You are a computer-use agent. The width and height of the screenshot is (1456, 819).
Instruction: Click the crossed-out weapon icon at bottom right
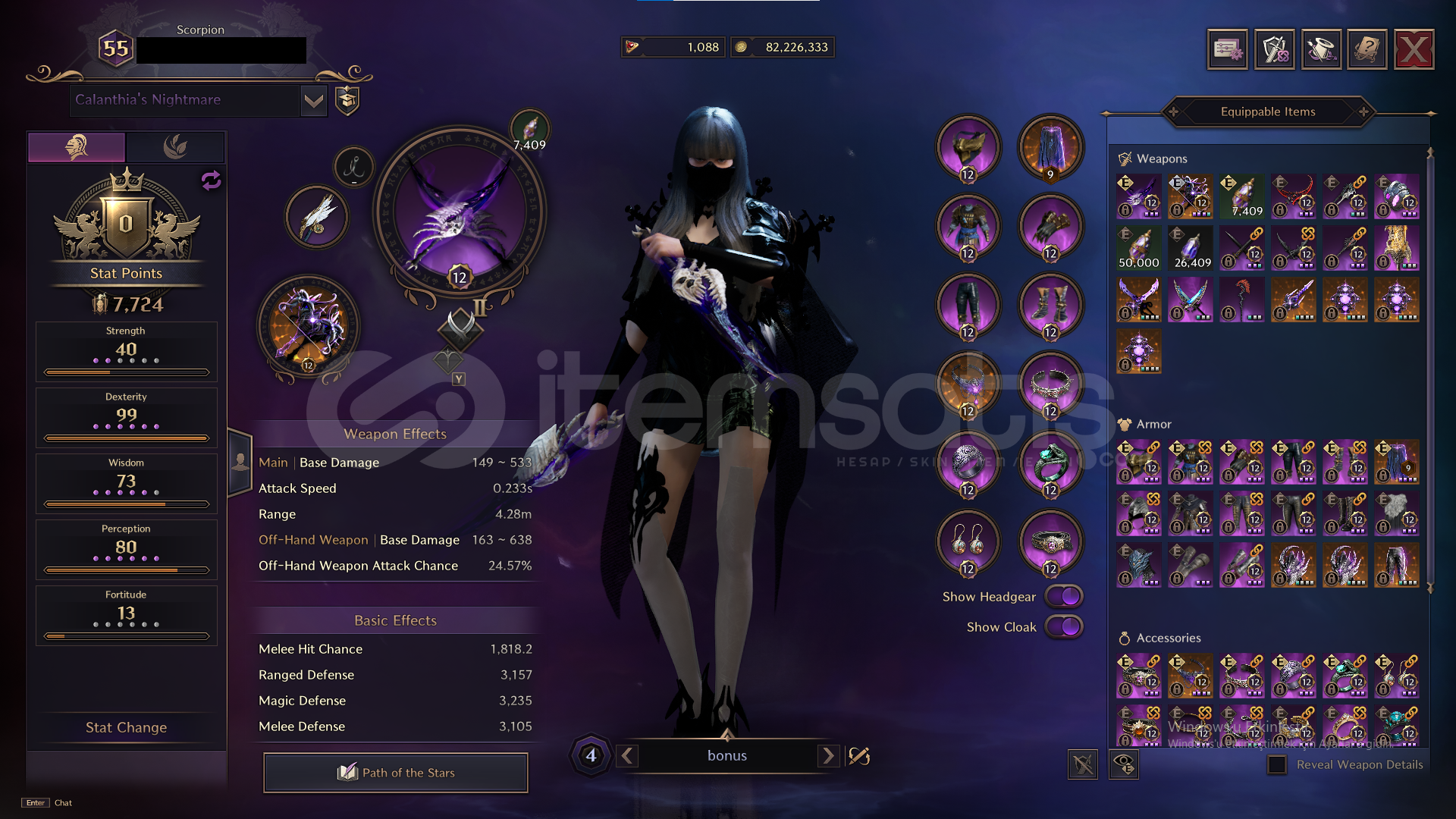1083,764
